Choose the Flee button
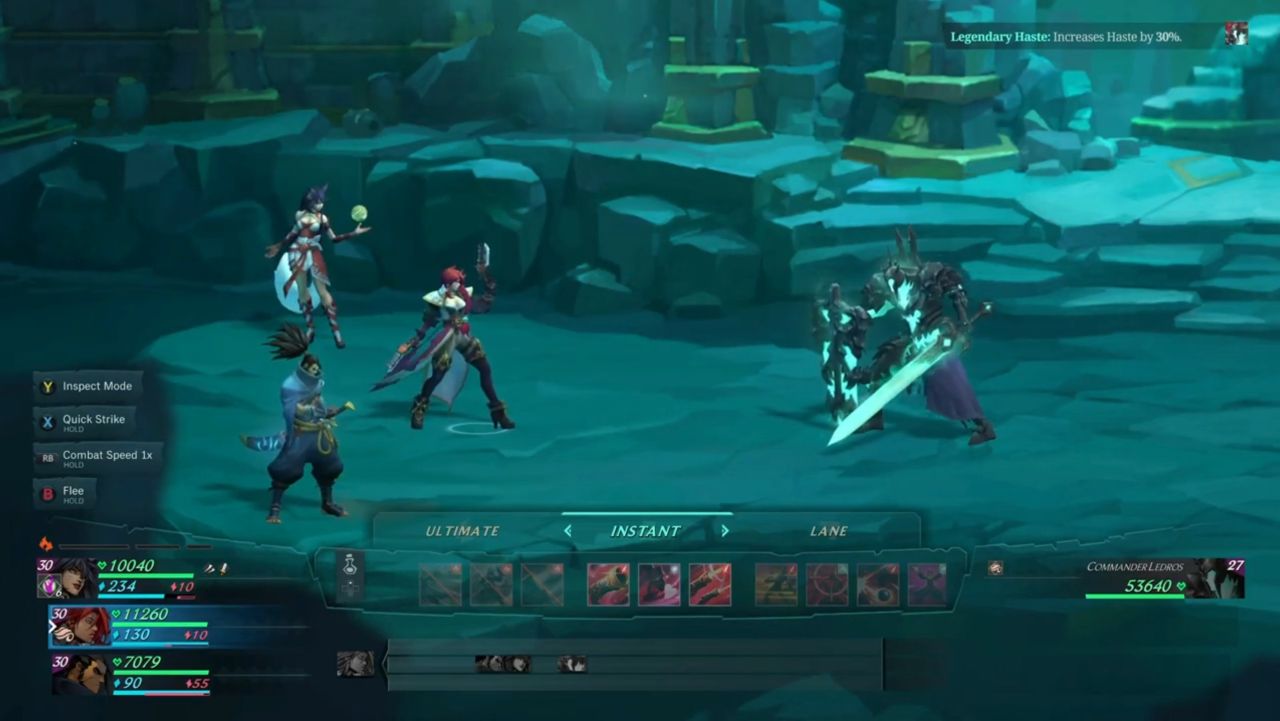This screenshot has width=1280, height=721. pos(65,493)
